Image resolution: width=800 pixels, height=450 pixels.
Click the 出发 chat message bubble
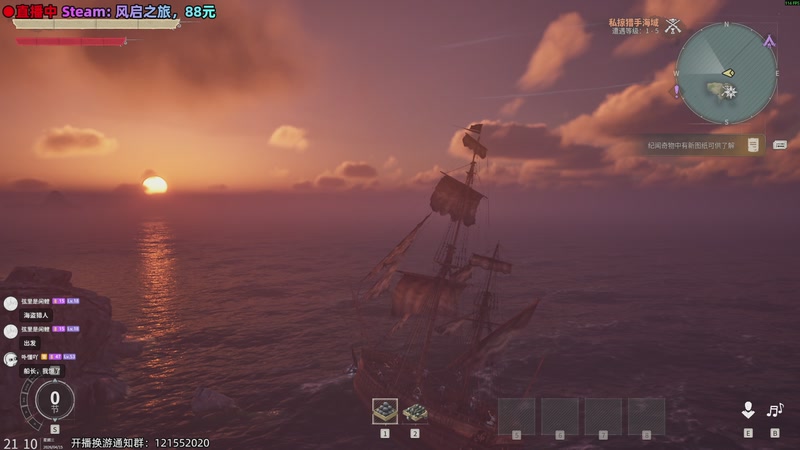pyautogui.click(x=31, y=342)
